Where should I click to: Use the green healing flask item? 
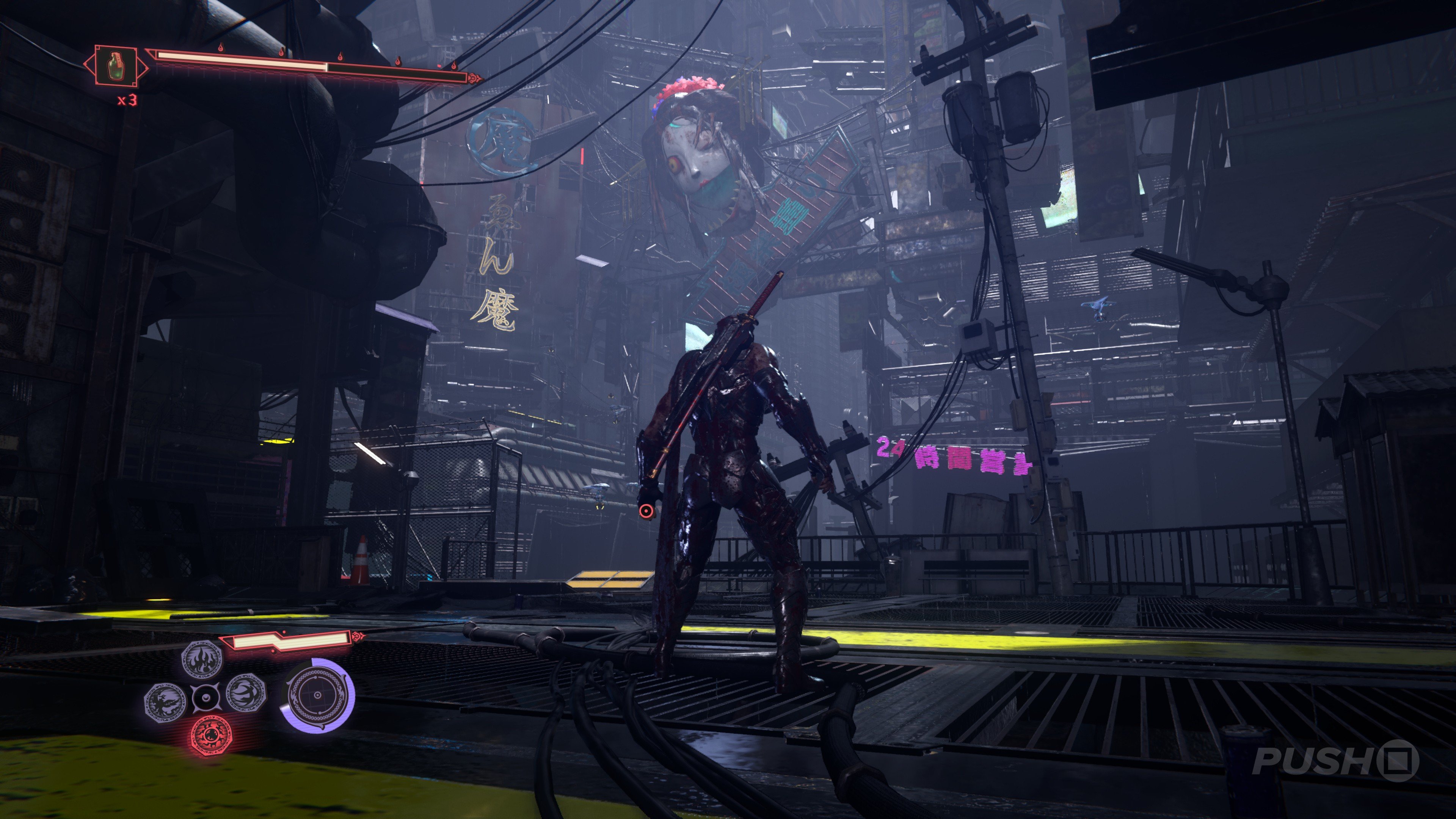[x=115, y=66]
